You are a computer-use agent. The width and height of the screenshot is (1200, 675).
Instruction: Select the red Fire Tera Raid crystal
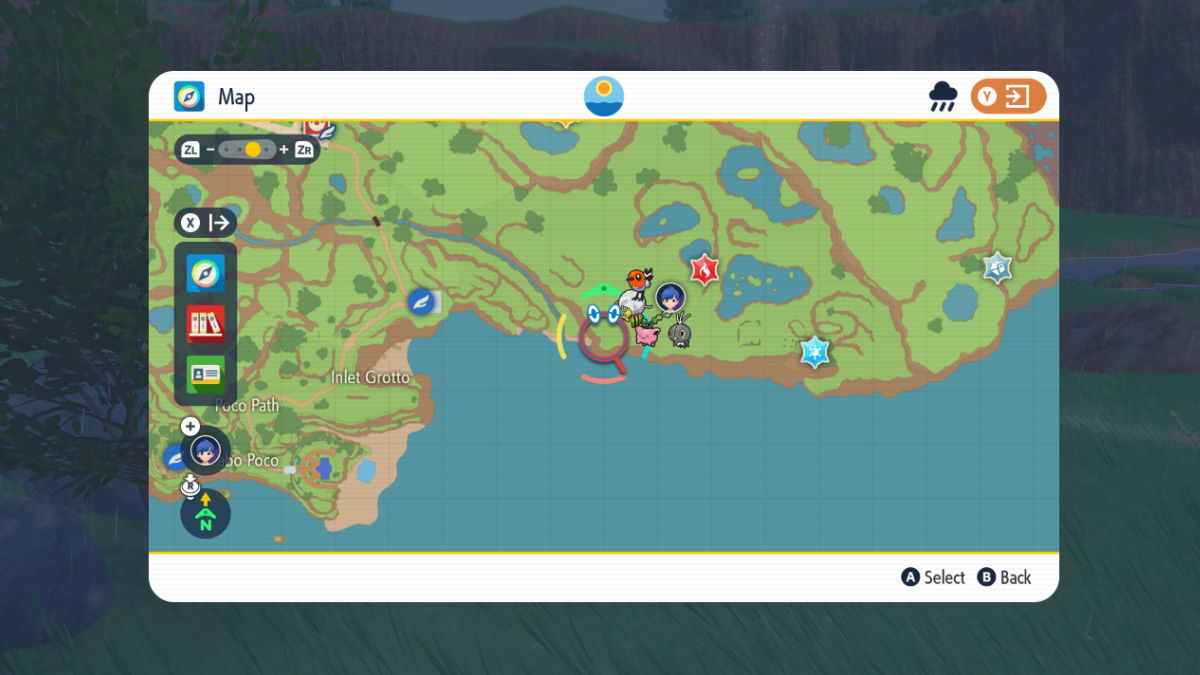[x=704, y=268]
